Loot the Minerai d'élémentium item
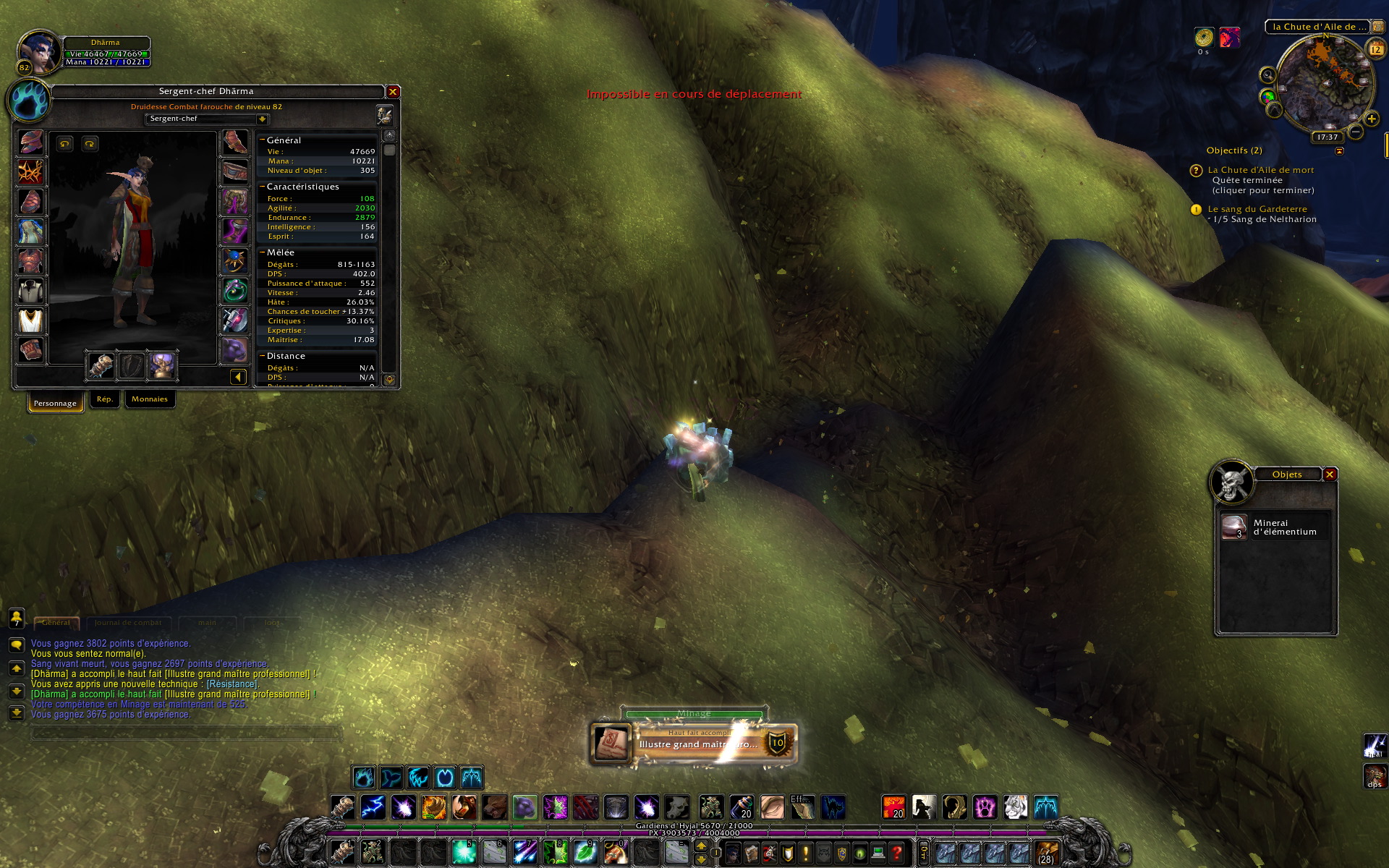This screenshot has width=1389, height=868. tap(1275, 527)
